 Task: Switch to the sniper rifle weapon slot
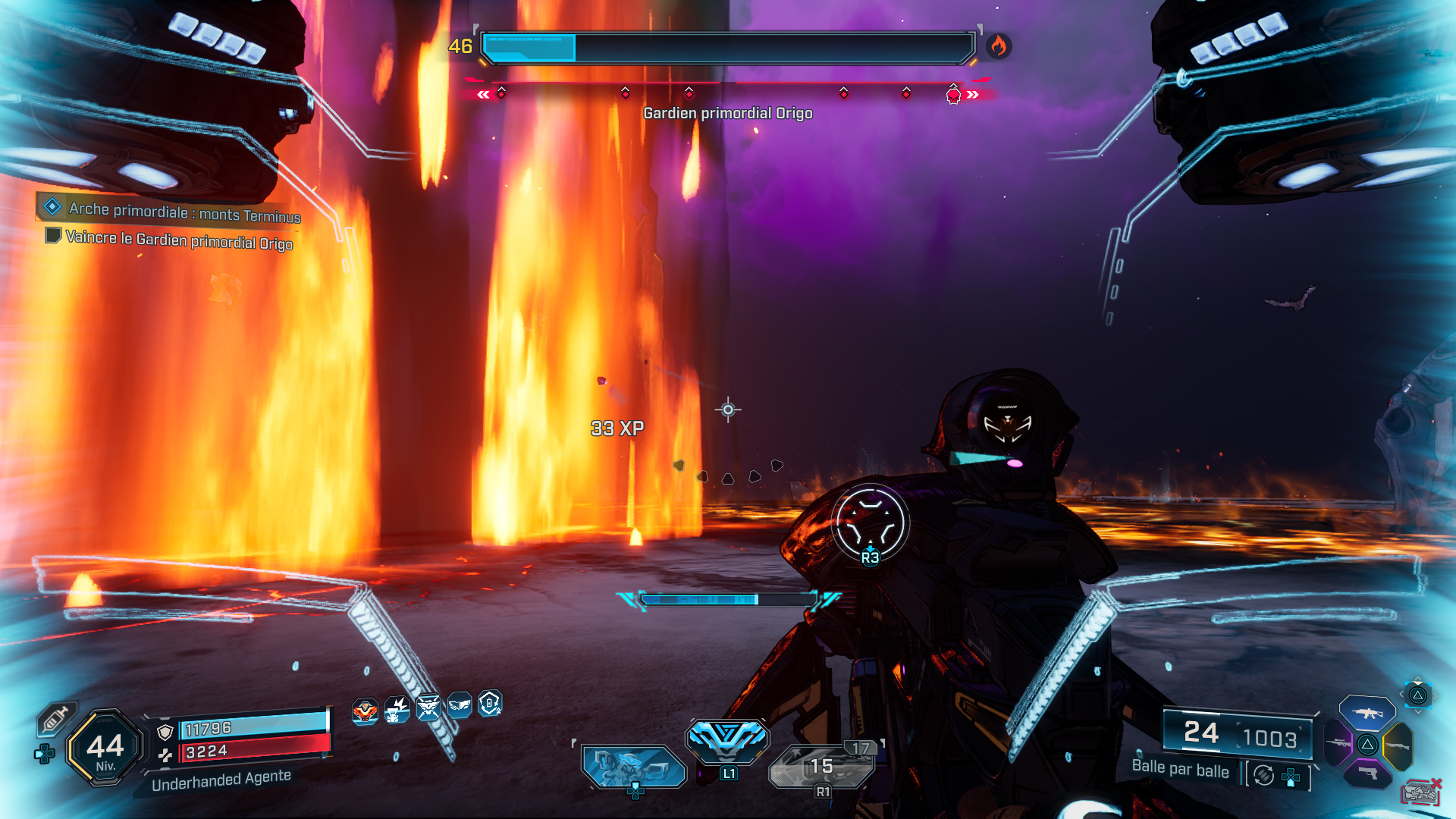tap(1338, 743)
